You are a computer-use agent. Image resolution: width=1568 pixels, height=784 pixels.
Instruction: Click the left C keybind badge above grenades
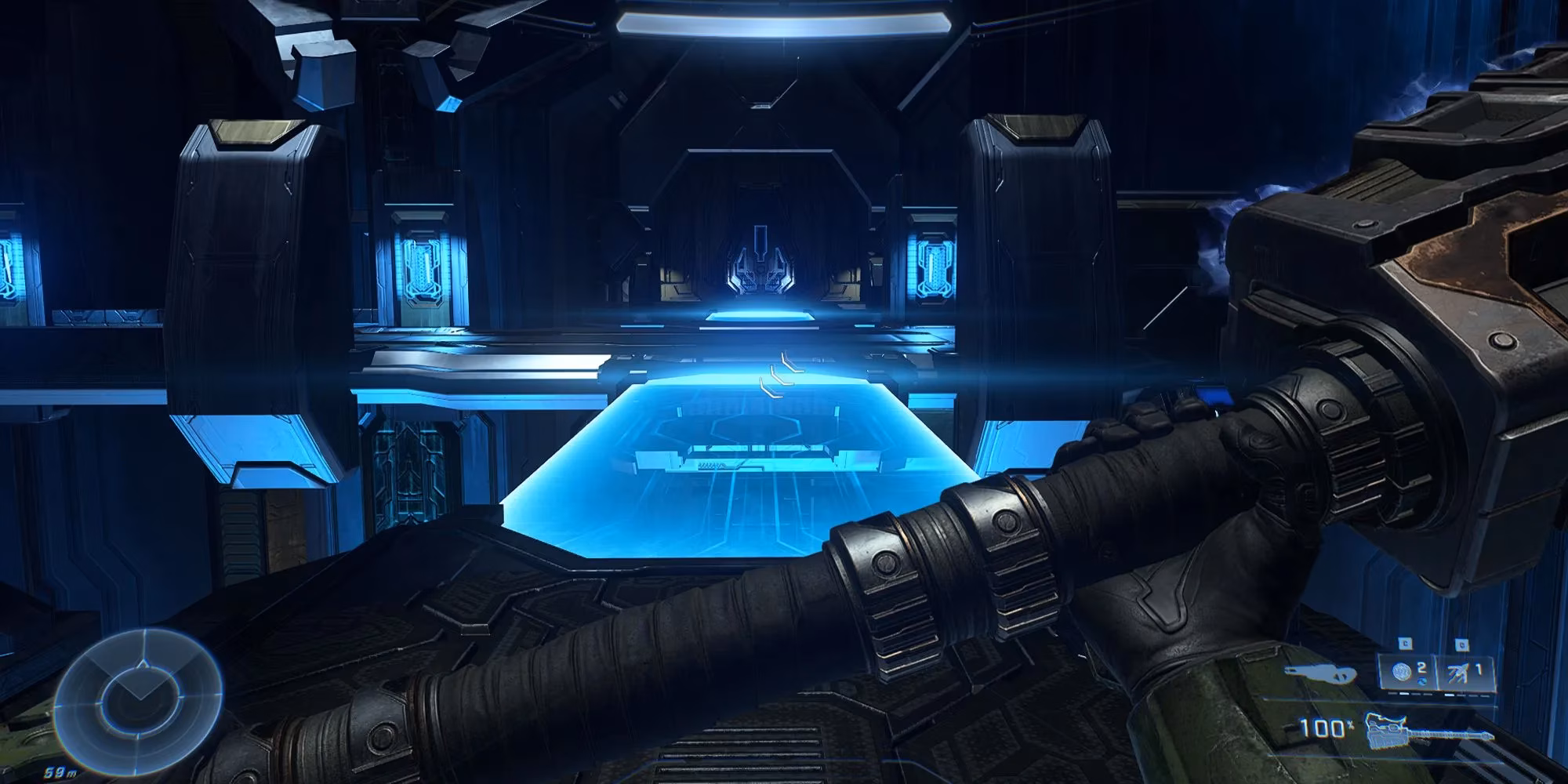click(1406, 645)
